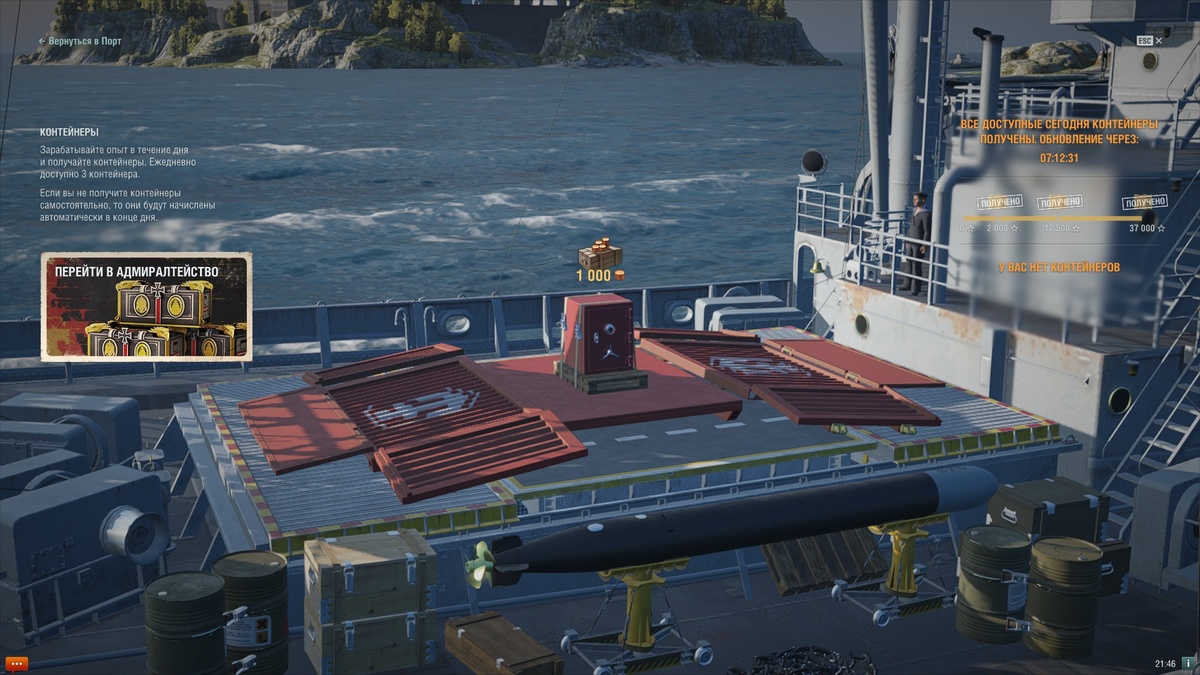
Task: Show the green info icon beside the clock
Action: pyautogui.click(x=1188, y=663)
